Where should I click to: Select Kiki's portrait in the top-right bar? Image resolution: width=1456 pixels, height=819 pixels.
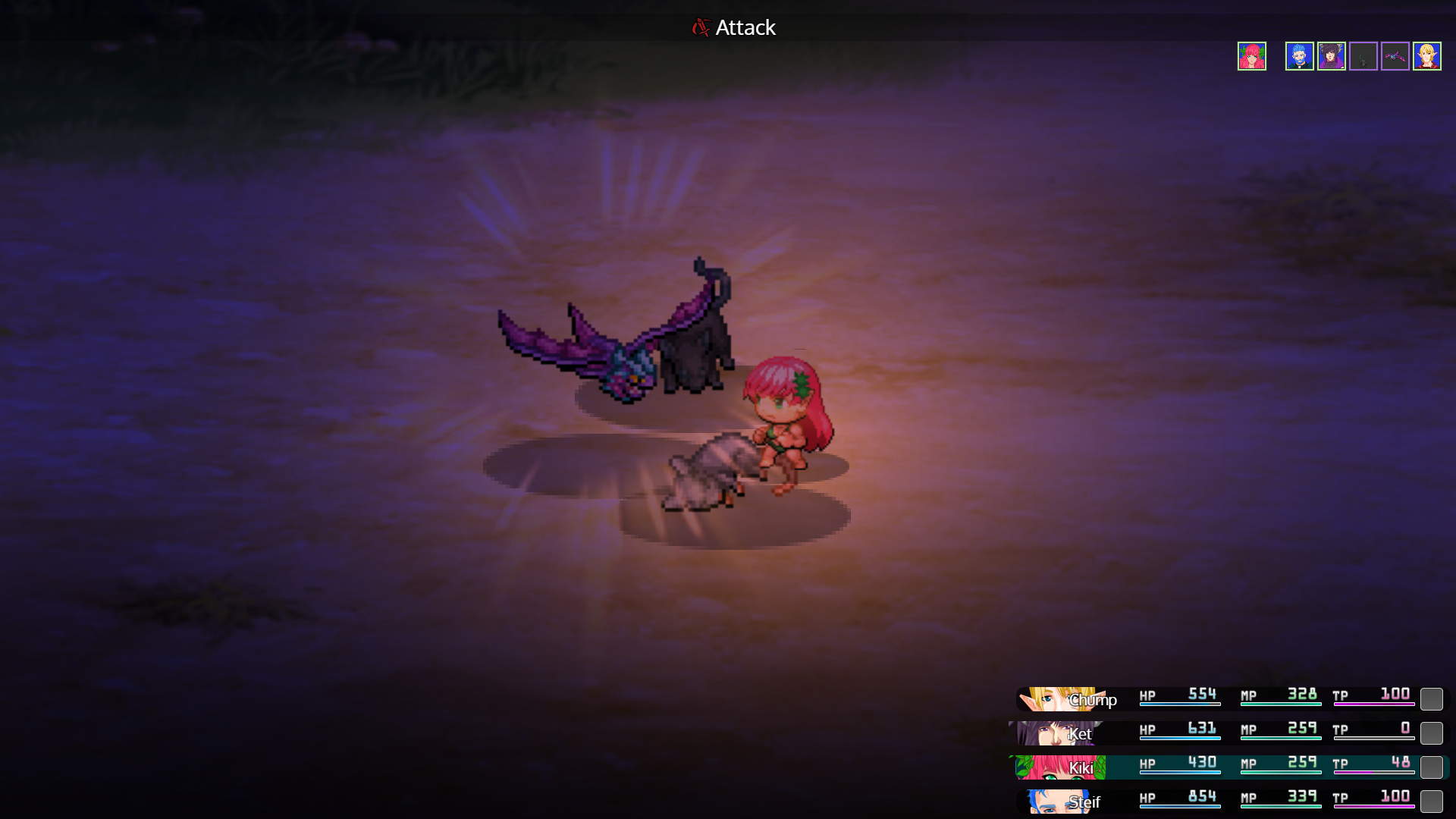click(1251, 55)
